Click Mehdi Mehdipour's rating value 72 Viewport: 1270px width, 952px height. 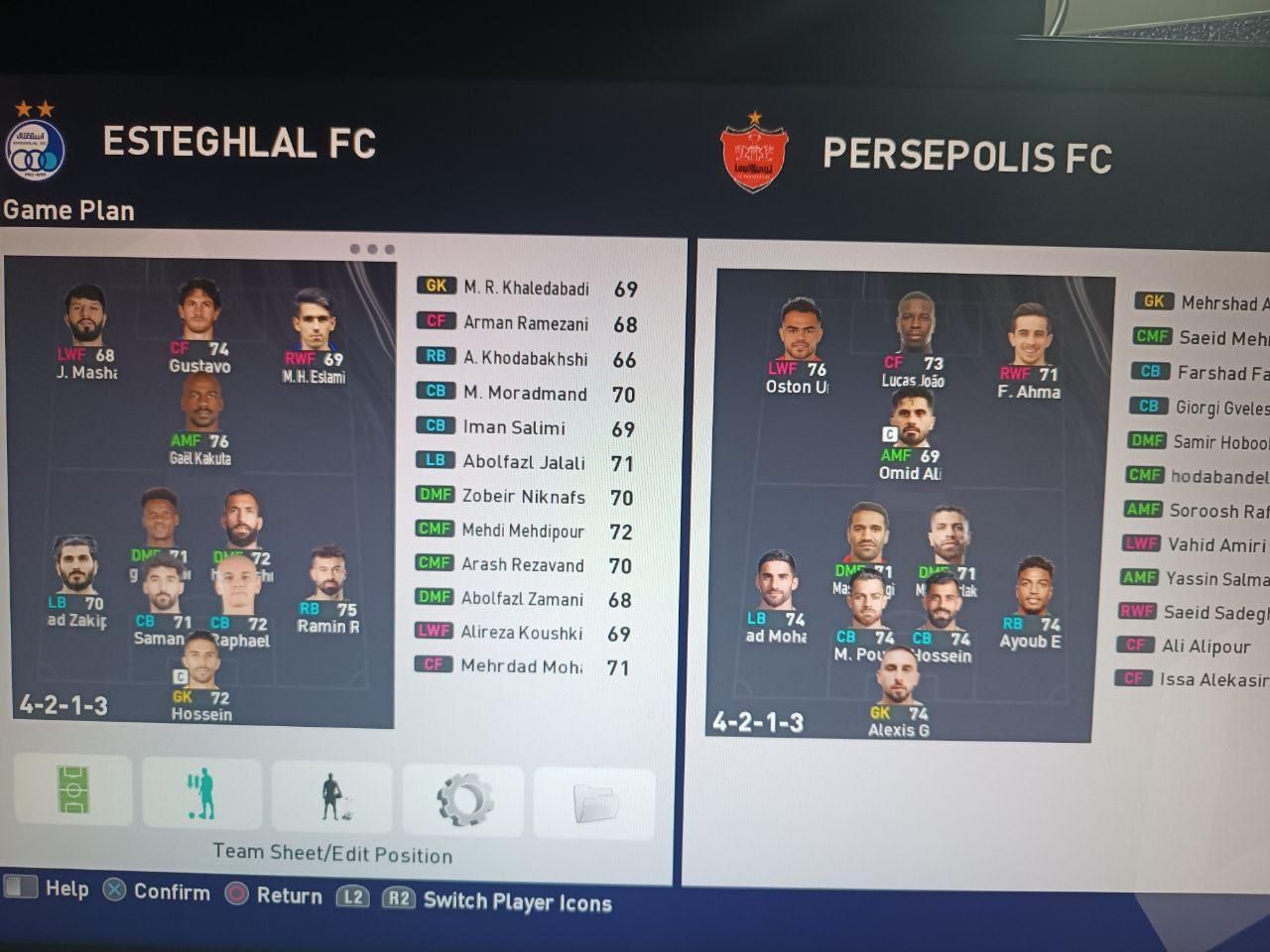click(x=621, y=532)
